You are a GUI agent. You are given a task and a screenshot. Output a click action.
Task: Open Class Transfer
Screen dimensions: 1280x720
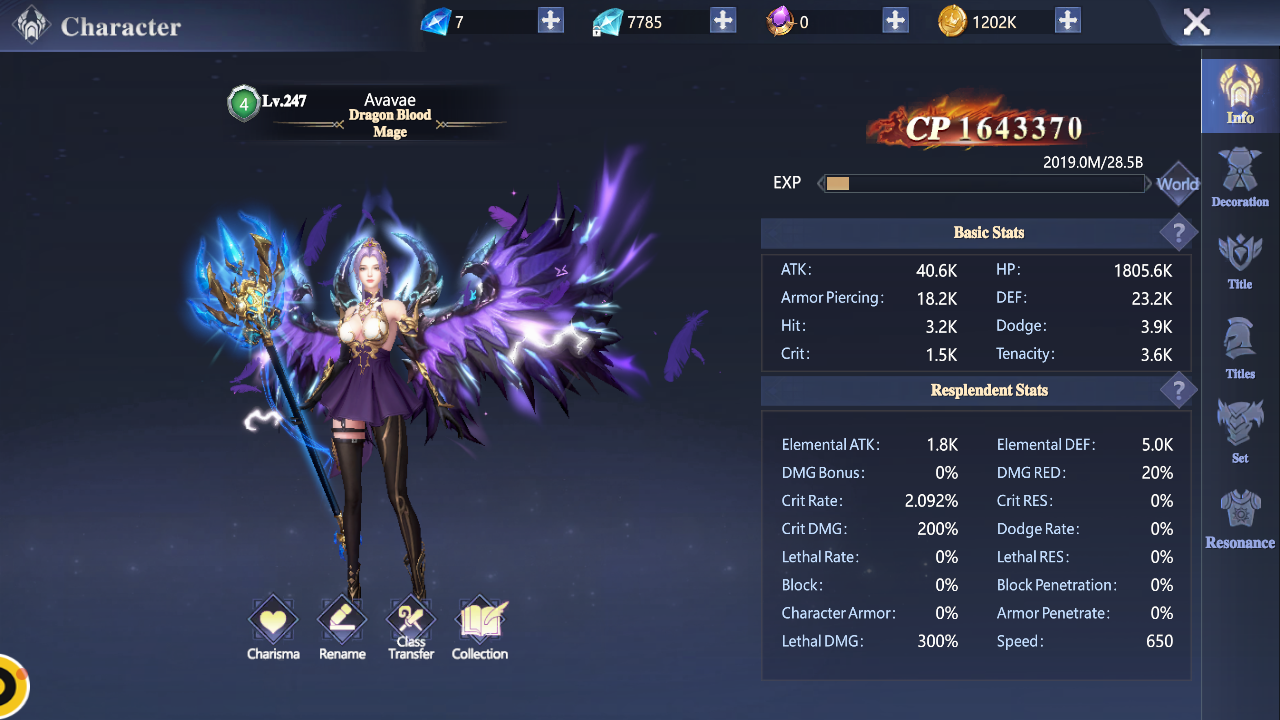coord(411,627)
